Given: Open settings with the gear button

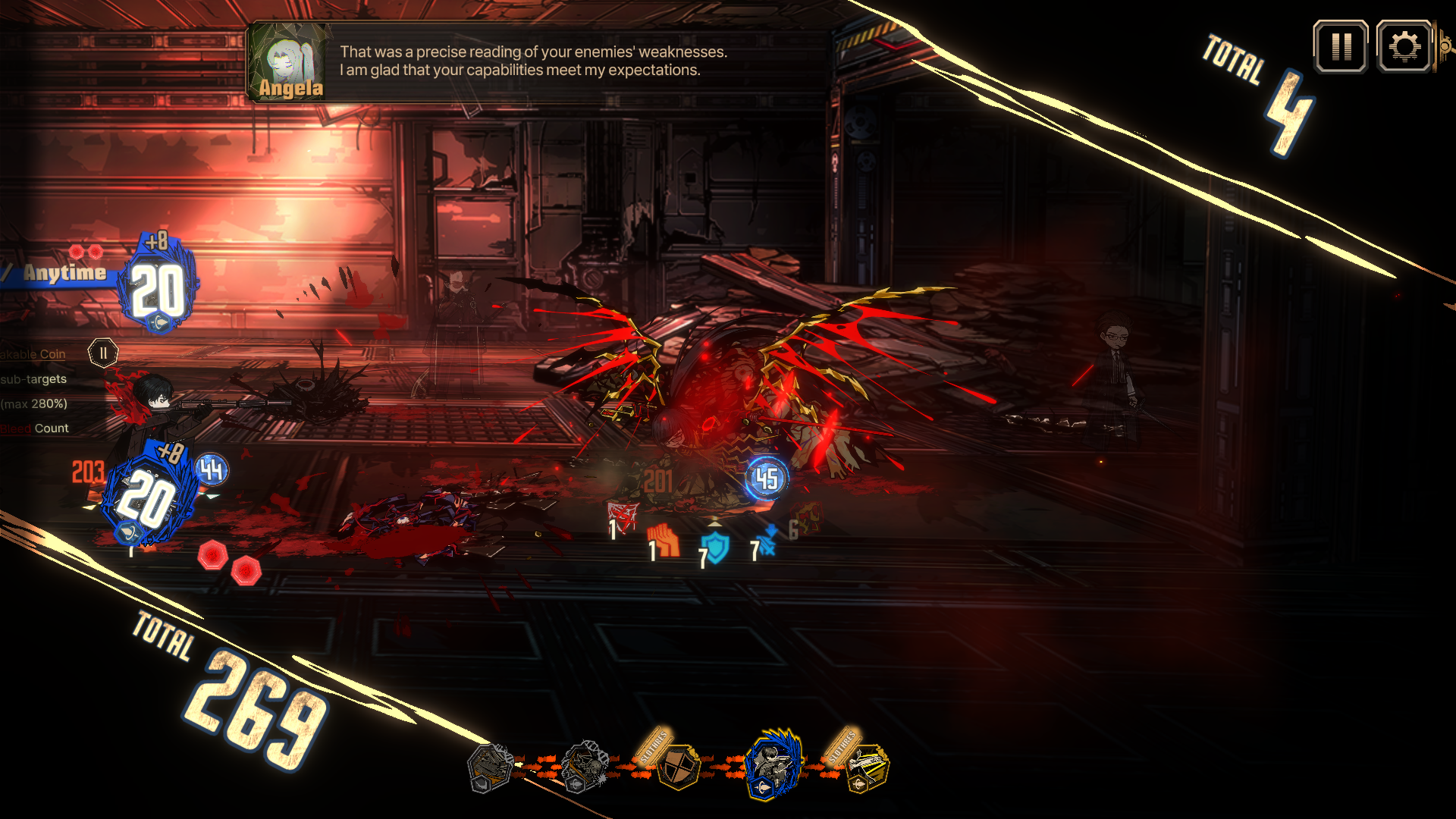Looking at the screenshot, I should (1404, 47).
